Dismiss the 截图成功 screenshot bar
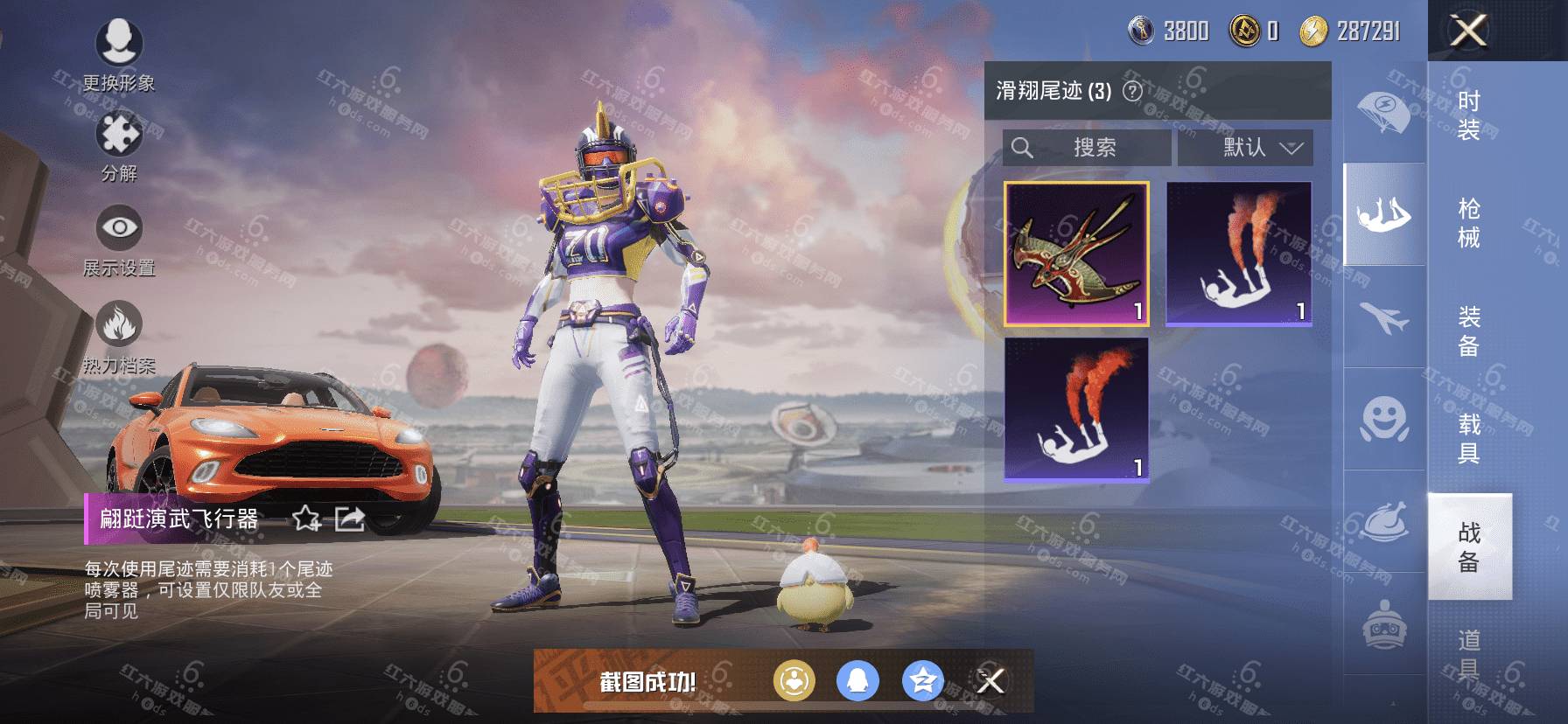Viewport: 1568px width, 724px height. [990, 680]
